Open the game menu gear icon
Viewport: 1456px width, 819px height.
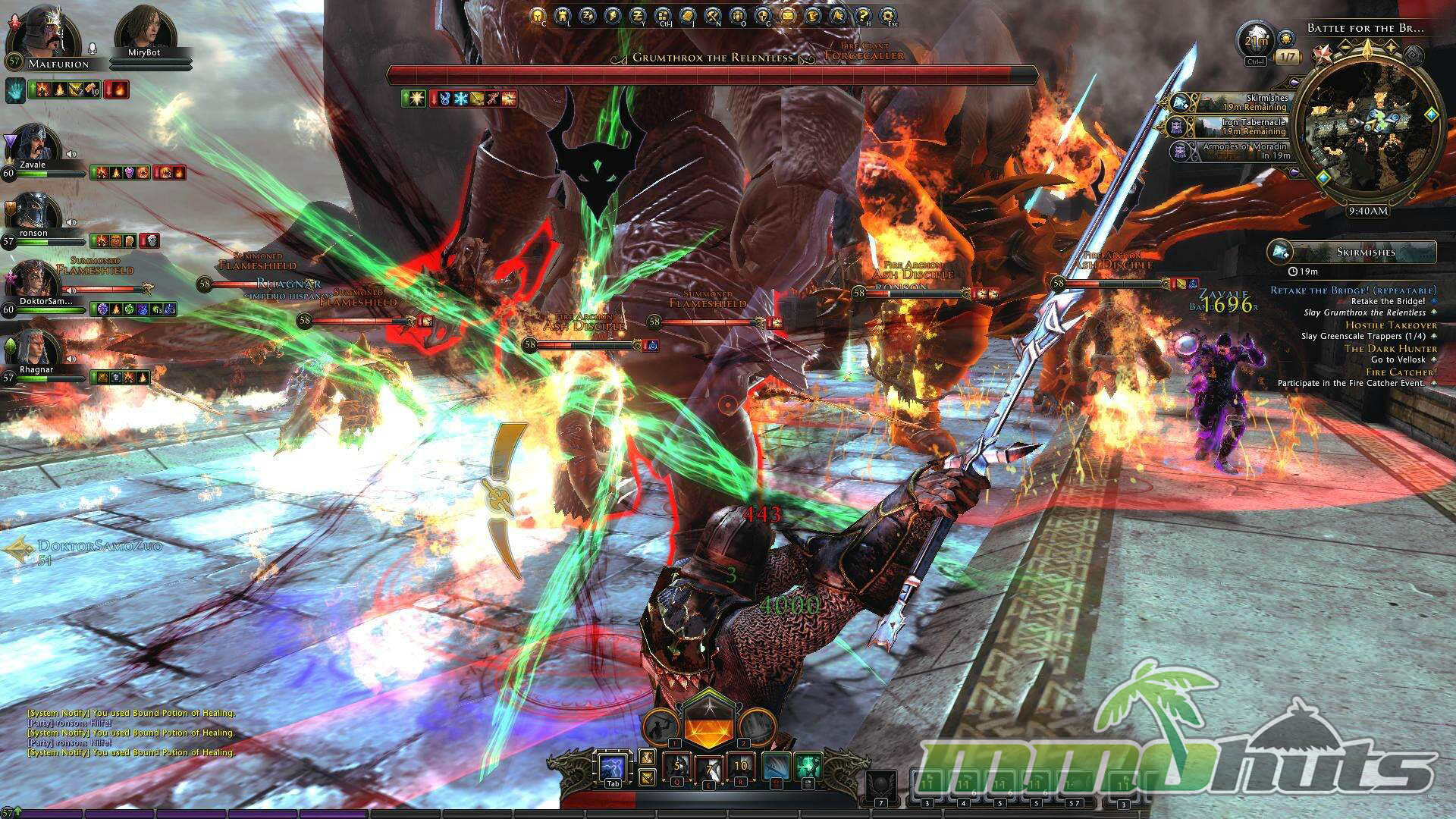click(887, 16)
